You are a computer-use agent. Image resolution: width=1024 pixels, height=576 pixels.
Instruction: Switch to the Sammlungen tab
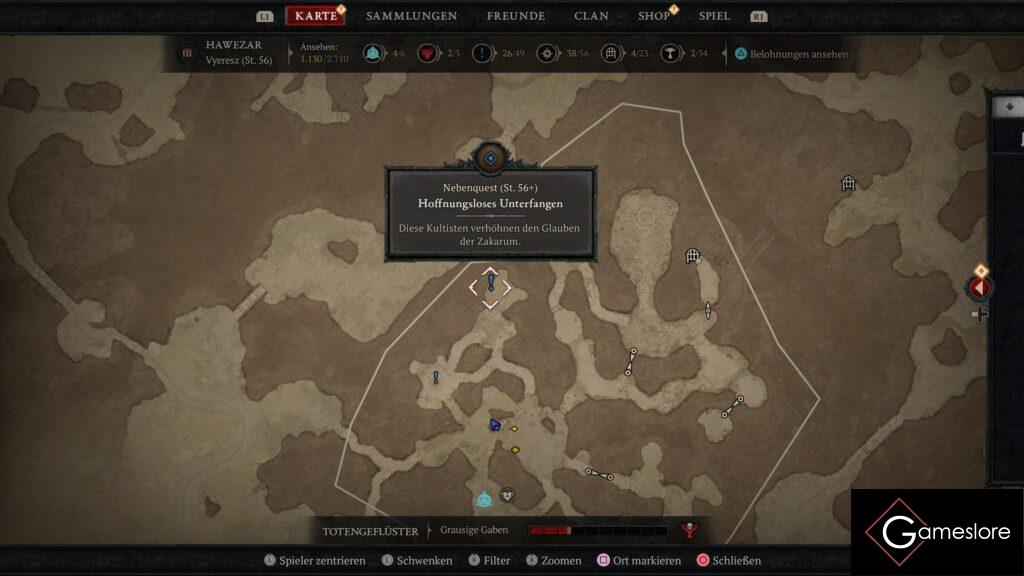(411, 16)
